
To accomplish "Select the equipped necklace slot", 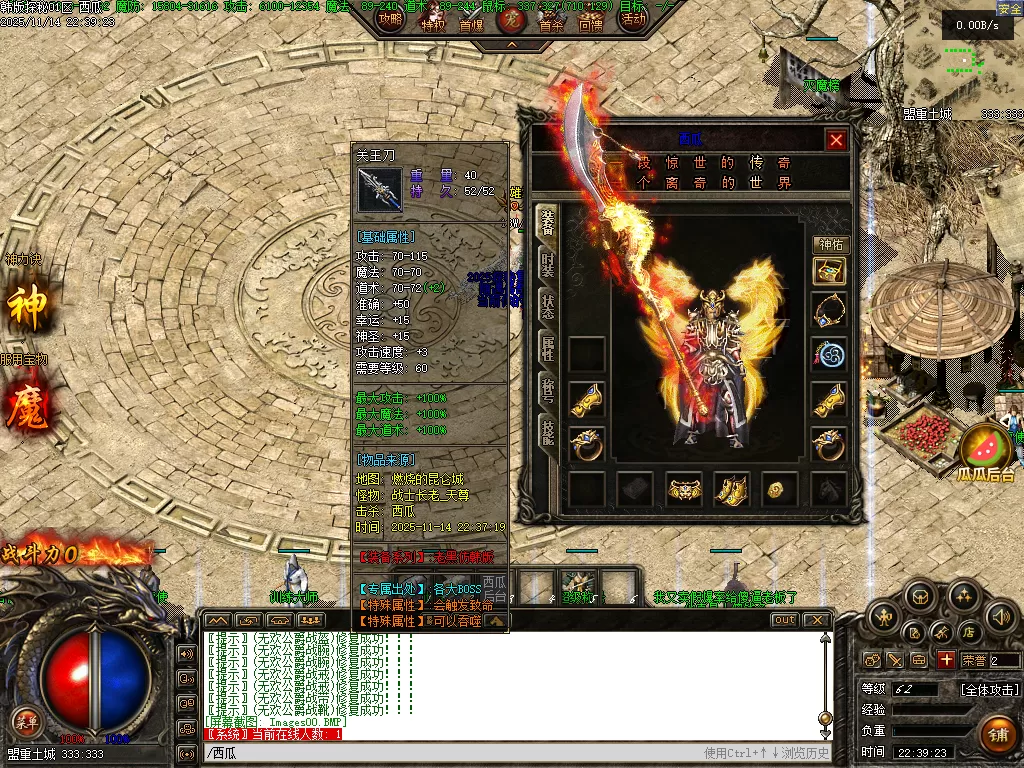I will click(829, 311).
